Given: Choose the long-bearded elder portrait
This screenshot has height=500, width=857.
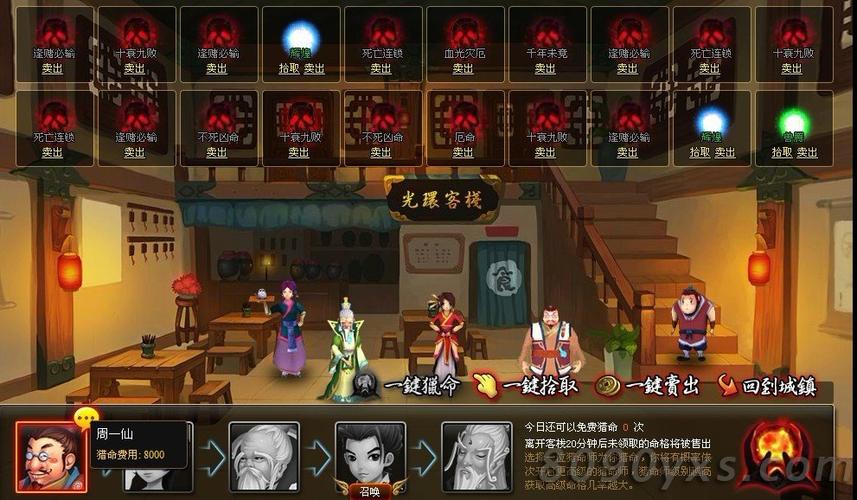Looking at the screenshot, I should coord(476,456).
